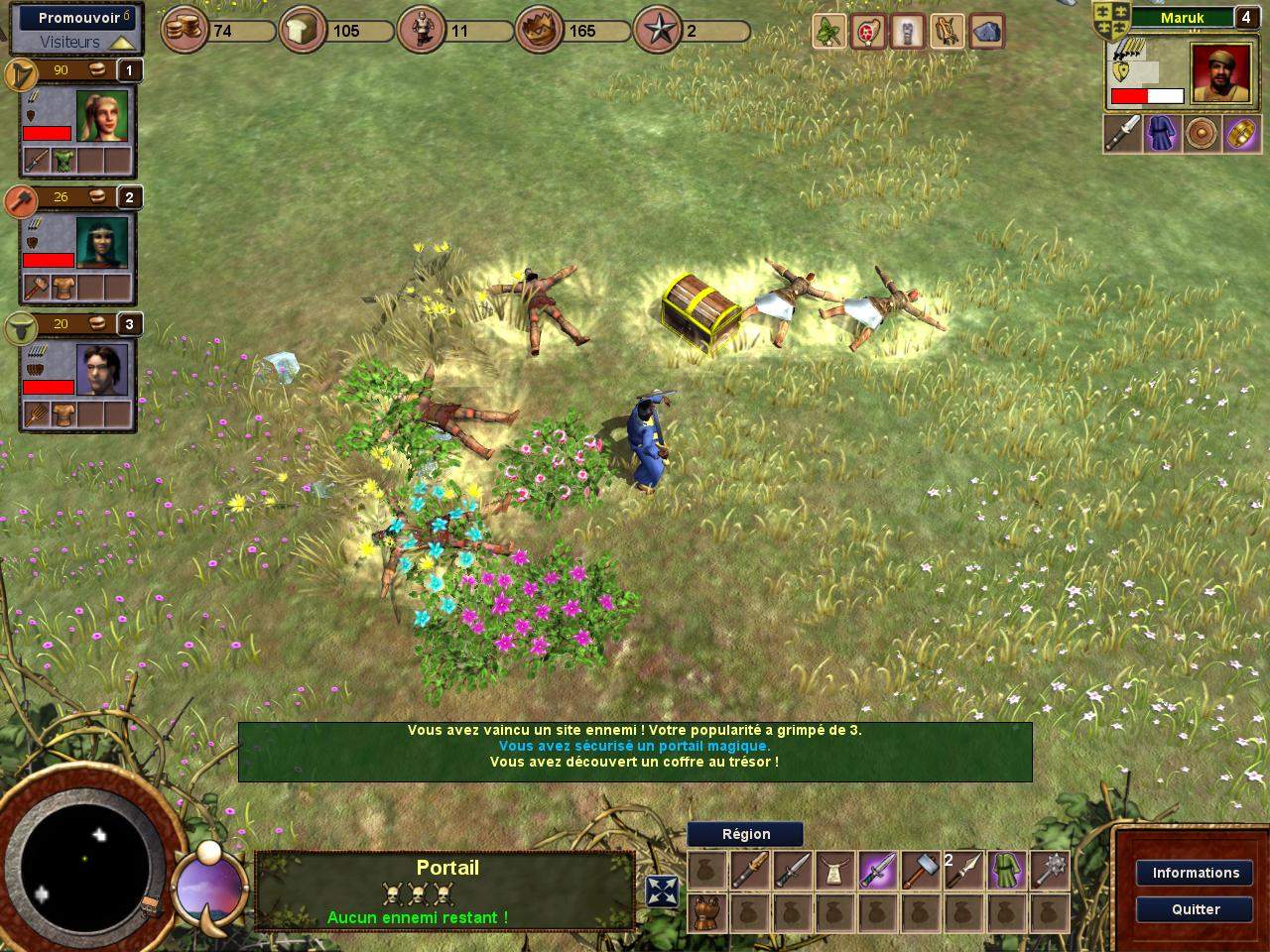This screenshot has height=952, width=1270.
Task: Choose the brown-haired man hero portrait
Action: [102, 370]
